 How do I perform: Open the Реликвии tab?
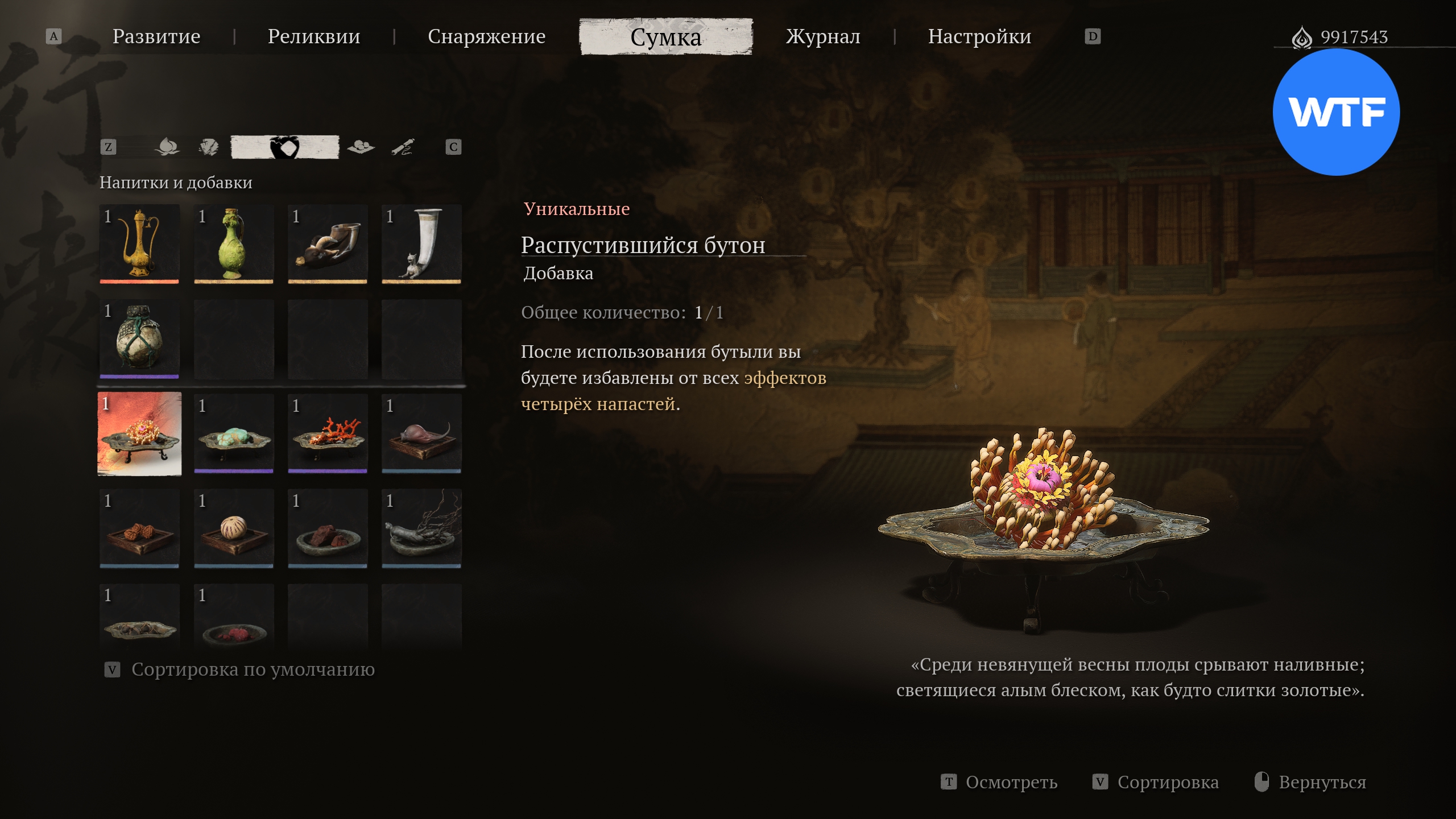coord(314,36)
